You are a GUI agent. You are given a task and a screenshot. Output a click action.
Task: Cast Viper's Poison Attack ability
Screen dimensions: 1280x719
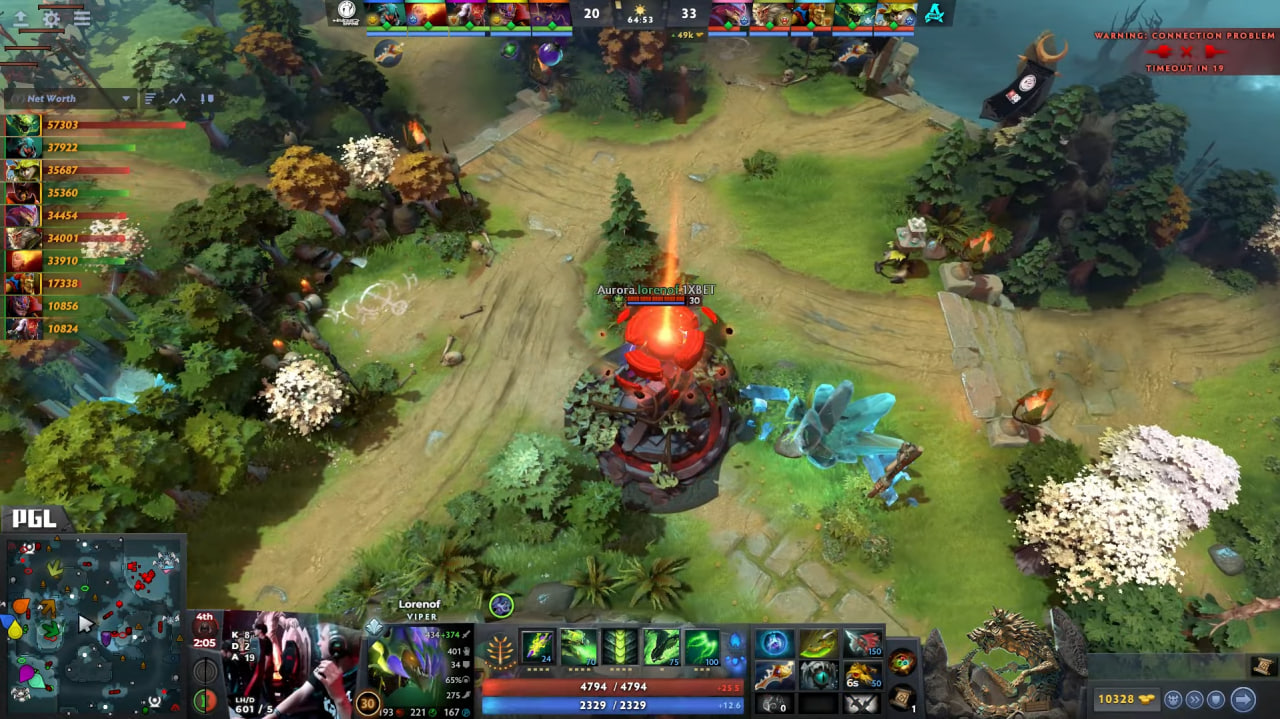[538, 647]
